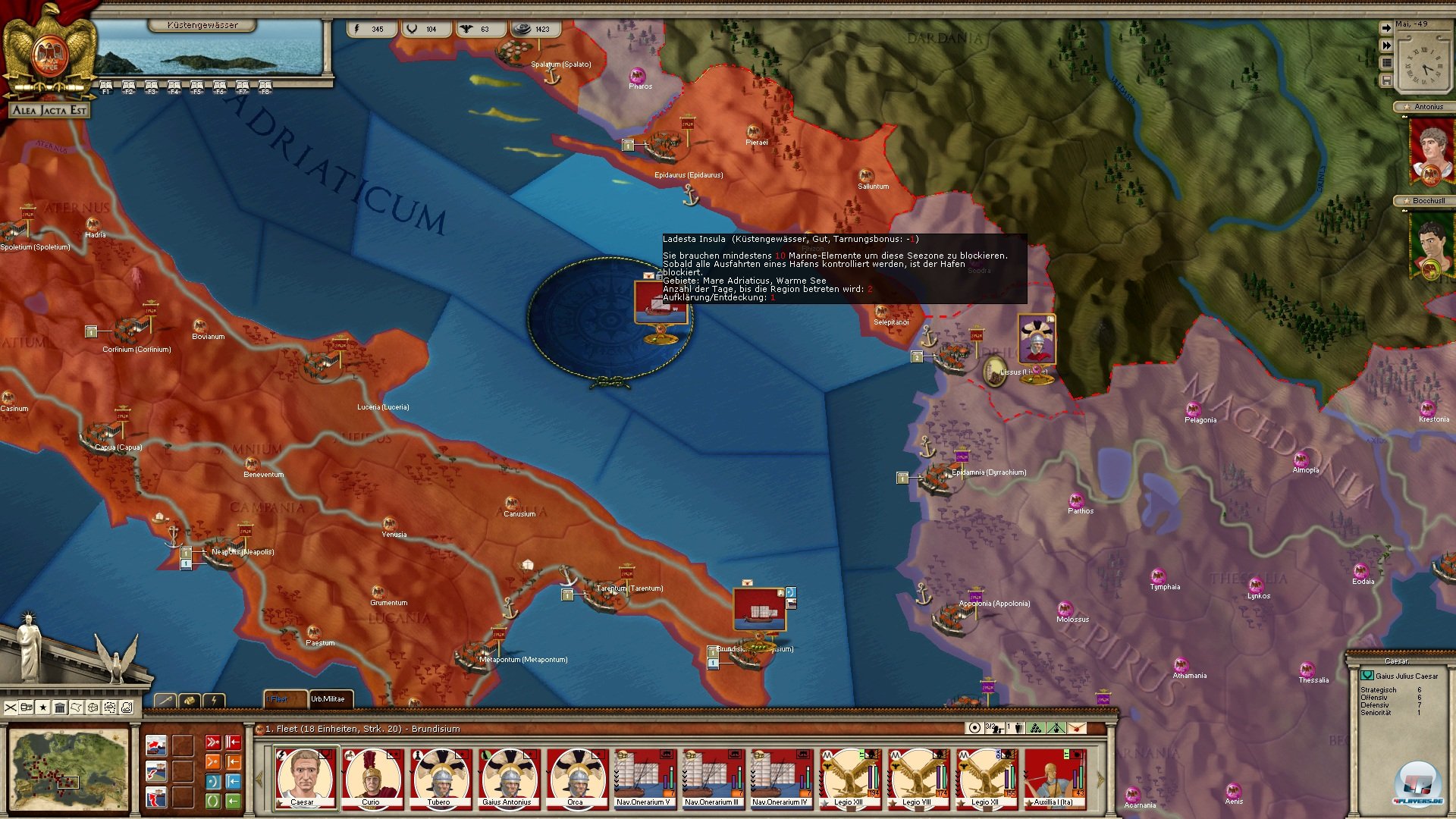Click the double-arrow fast forward button
The height and width of the screenshot is (819, 1456).
click(x=1386, y=45)
